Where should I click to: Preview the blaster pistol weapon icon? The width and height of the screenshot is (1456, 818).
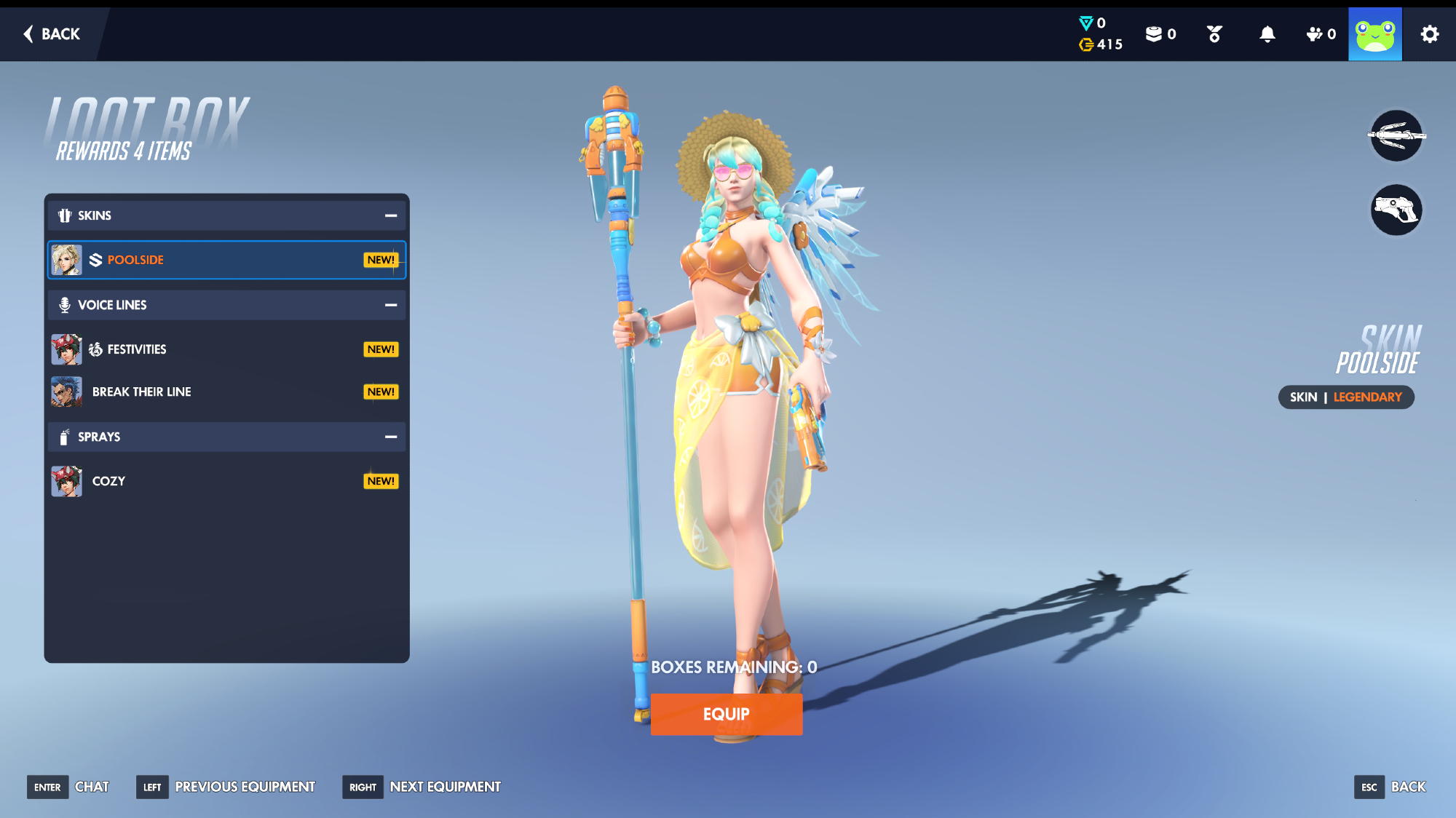[x=1396, y=210]
